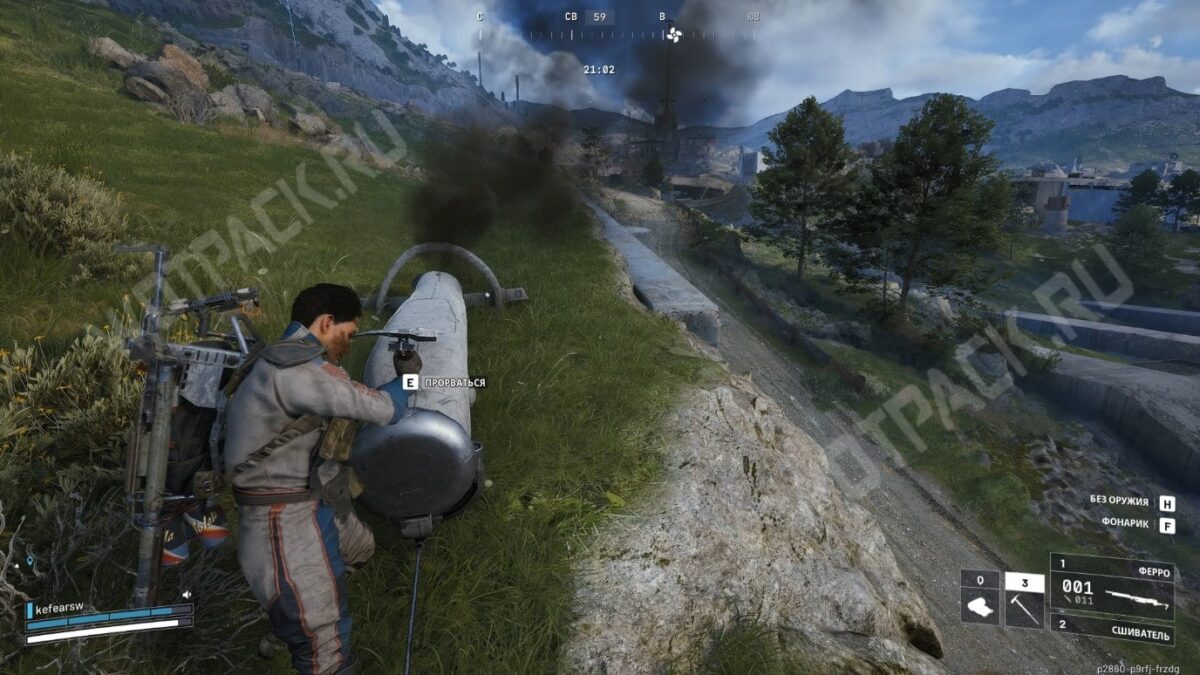Click the speaker voice icon

186,594
